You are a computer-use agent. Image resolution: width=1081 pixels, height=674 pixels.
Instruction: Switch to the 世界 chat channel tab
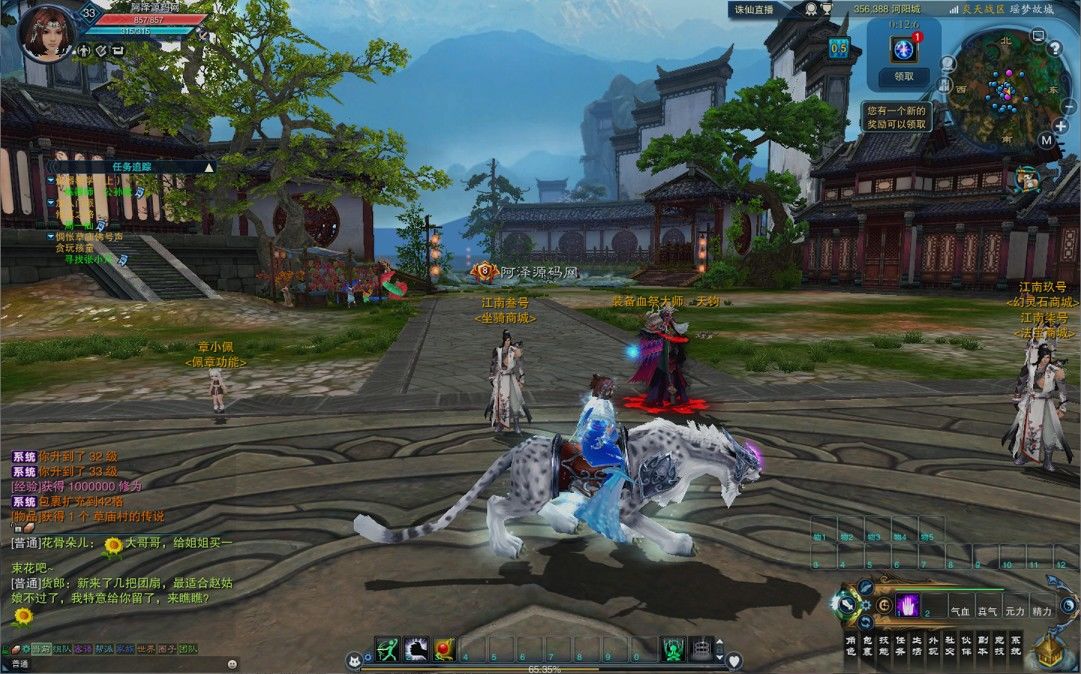point(145,649)
